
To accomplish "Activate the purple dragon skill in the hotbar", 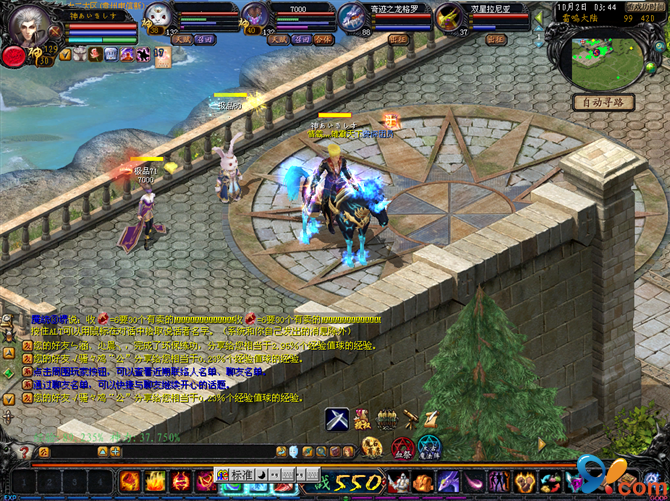I will coord(448,481).
